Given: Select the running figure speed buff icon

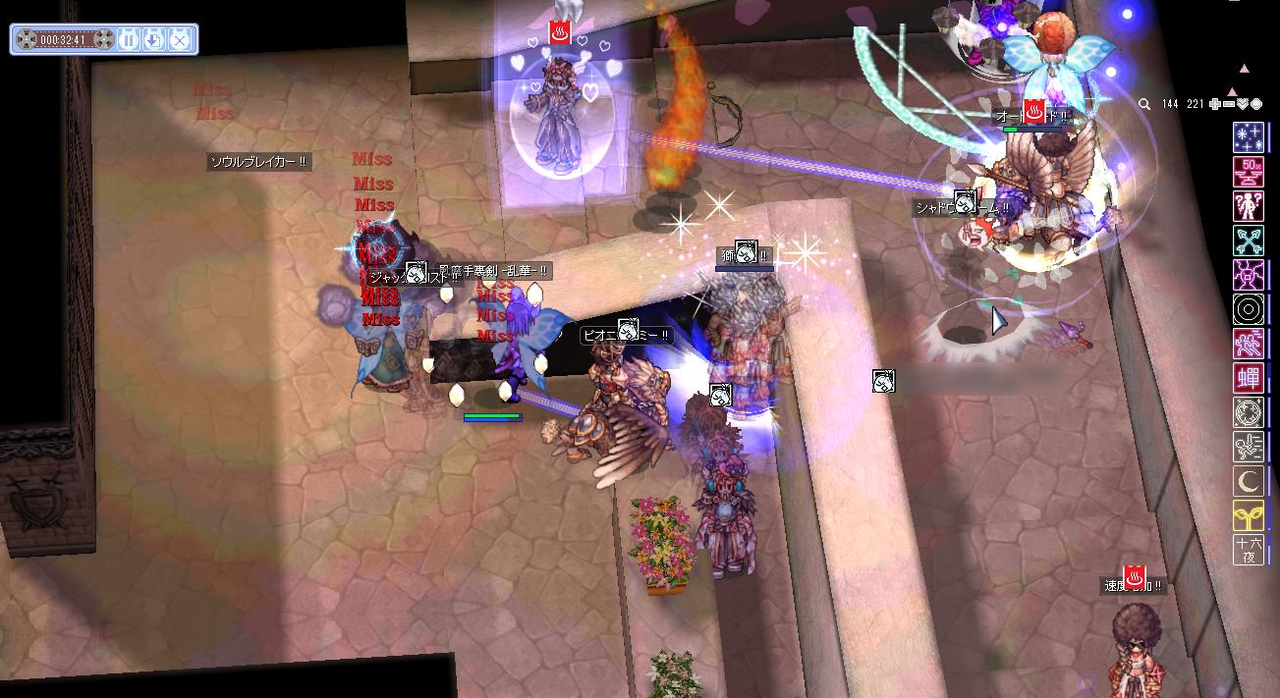Looking at the screenshot, I should point(1248,344).
